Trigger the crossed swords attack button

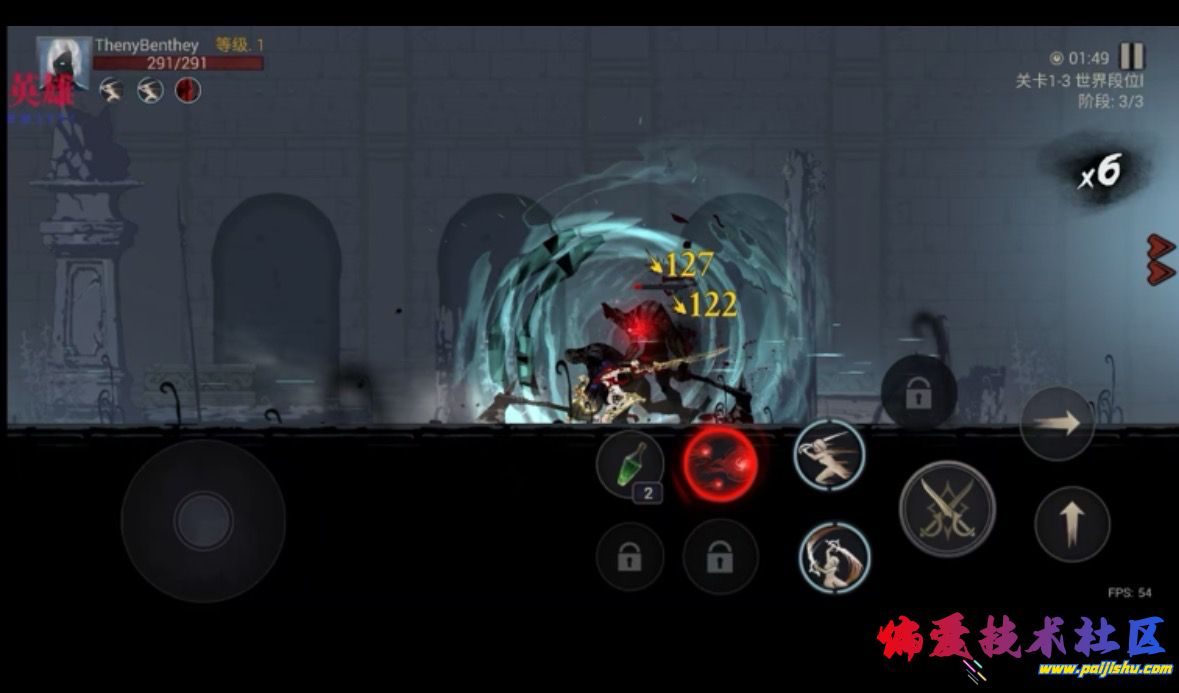(x=946, y=508)
